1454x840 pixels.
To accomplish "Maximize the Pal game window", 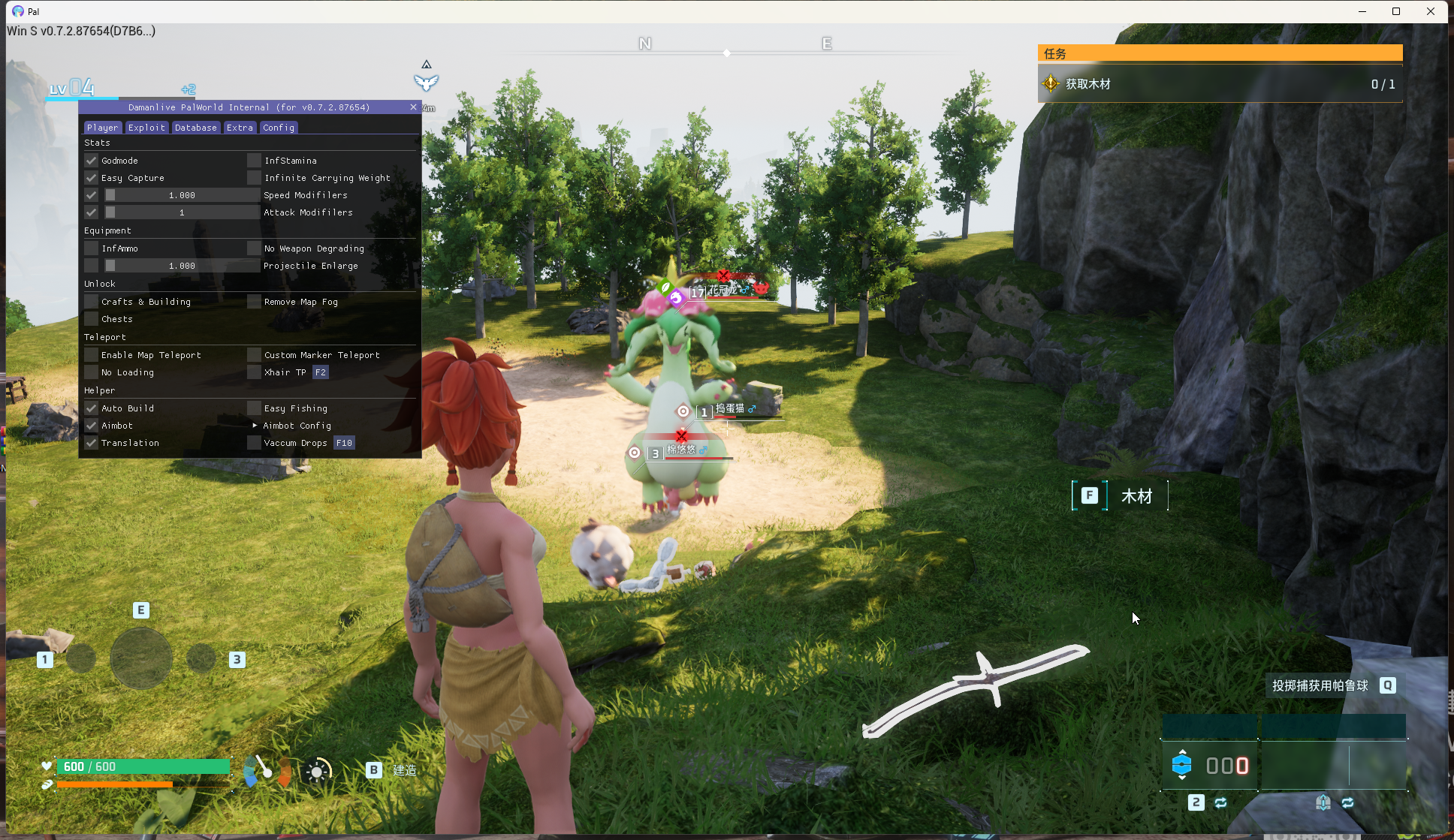I will (x=1396, y=11).
